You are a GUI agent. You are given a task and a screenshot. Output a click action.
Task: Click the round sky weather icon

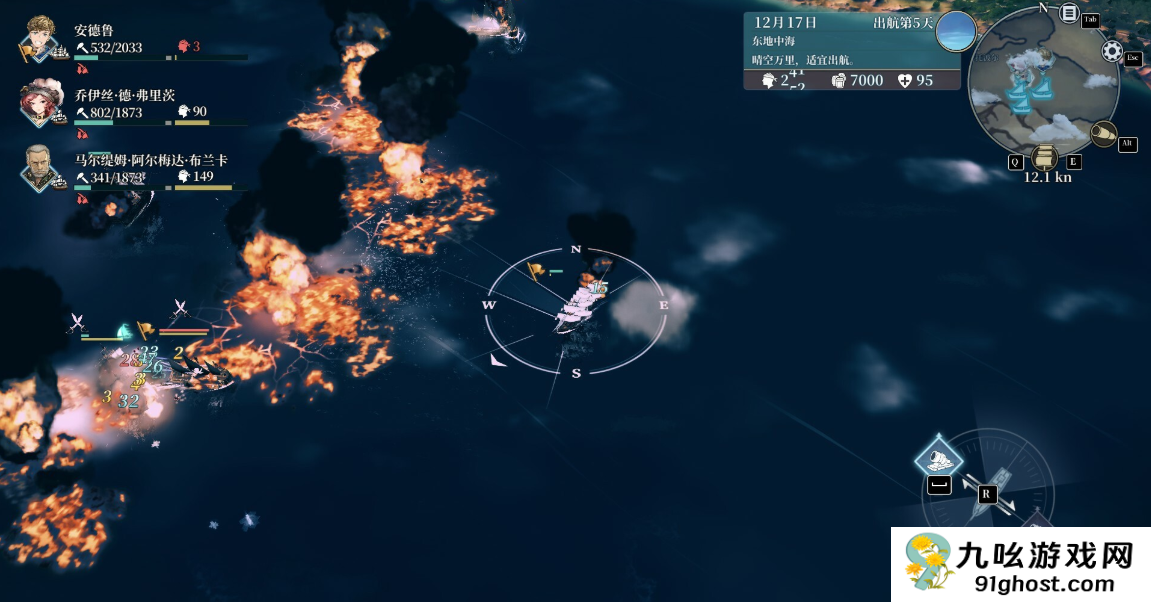coord(955,31)
